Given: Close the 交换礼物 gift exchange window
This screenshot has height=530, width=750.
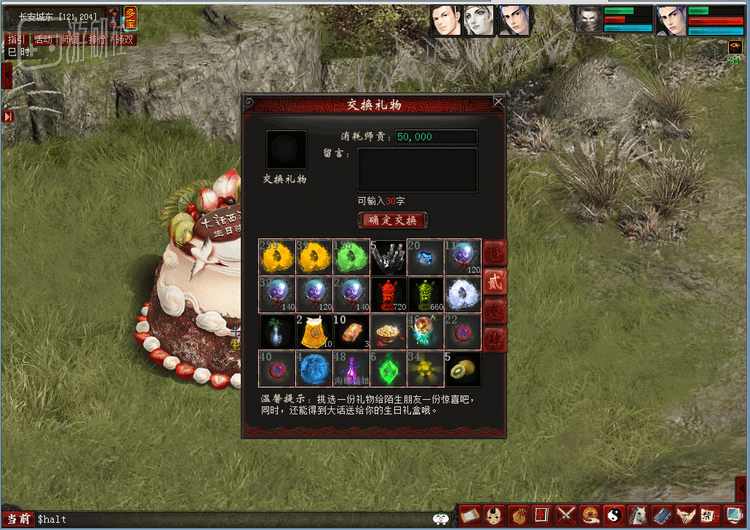Looking at the screenshot, I should (x=498, y=101).
